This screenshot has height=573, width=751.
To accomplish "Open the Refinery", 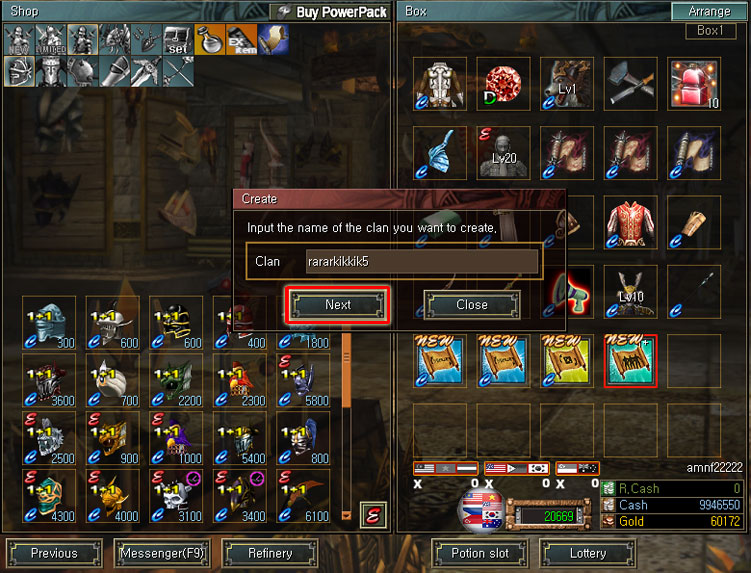I will (x=270, y=553).
